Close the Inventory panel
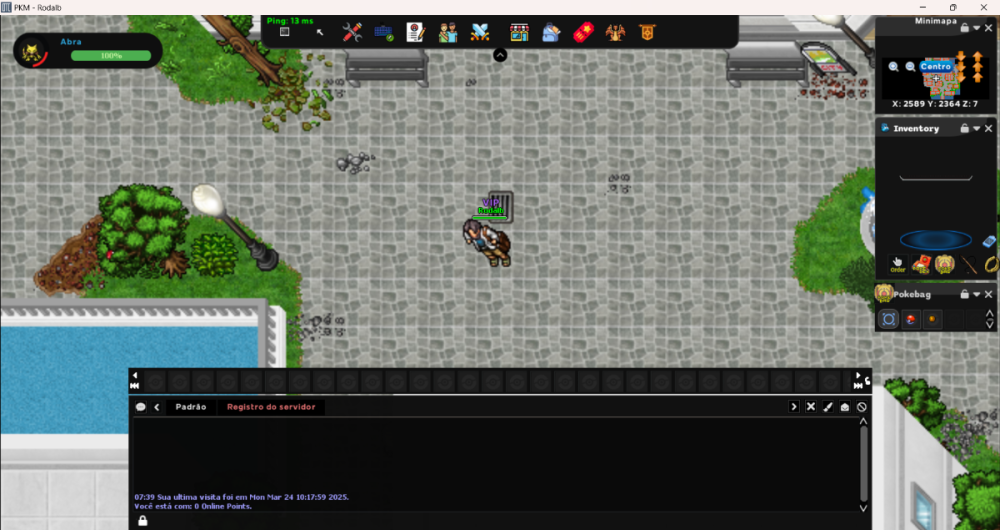The width and height of the screenshot is (1000, 530). 989,128
